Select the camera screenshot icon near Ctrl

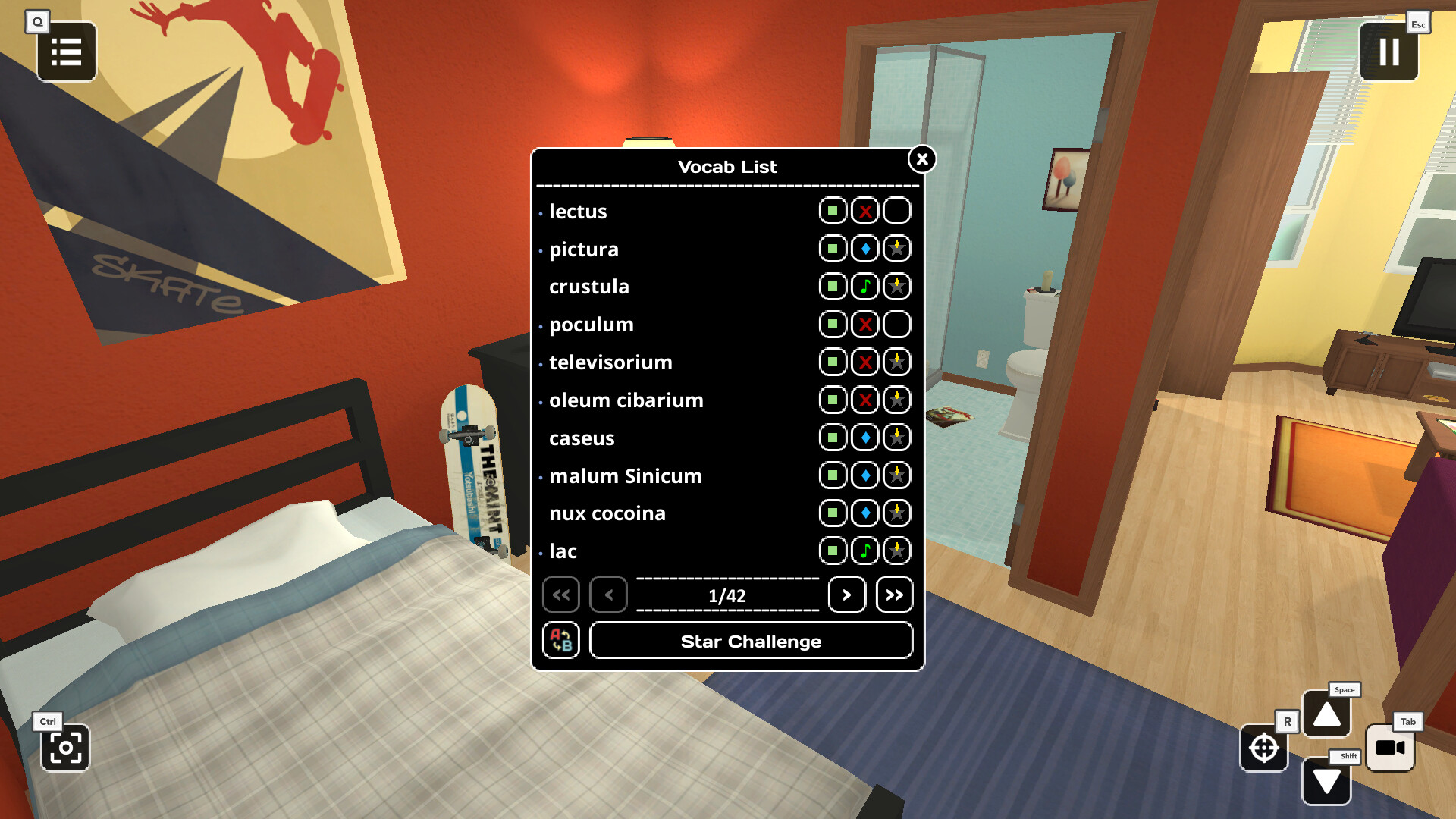pyautogui.click(x=65, y=748)
